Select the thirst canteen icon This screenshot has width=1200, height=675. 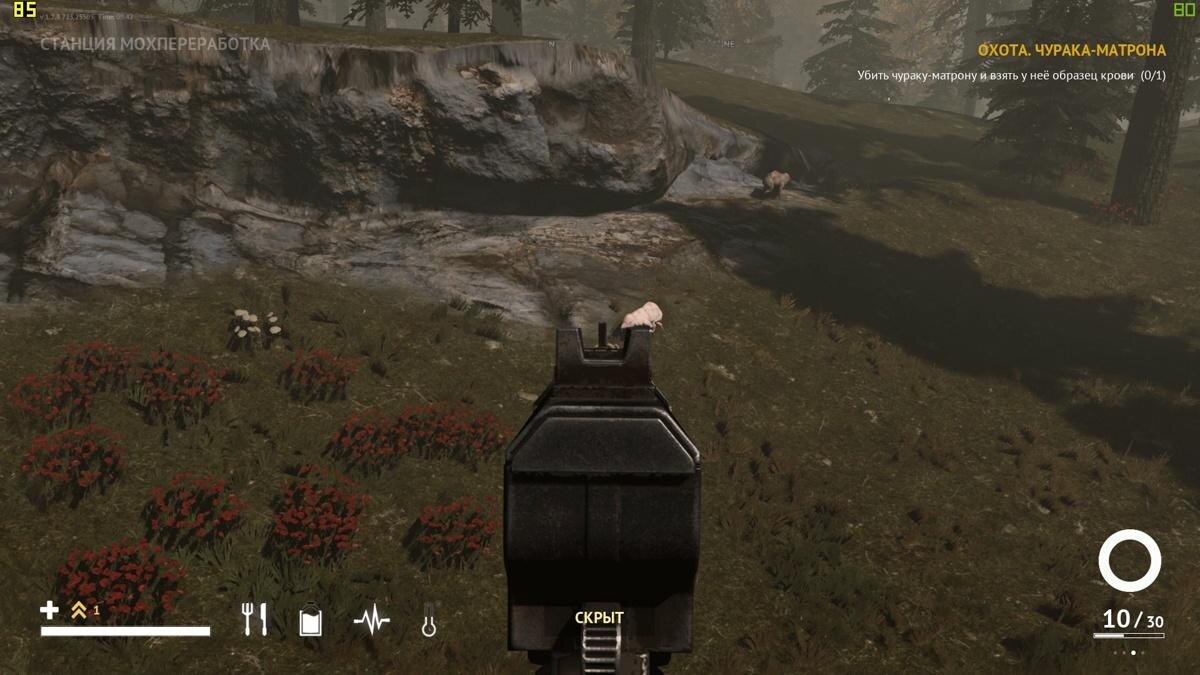click(x=310, y=622)
